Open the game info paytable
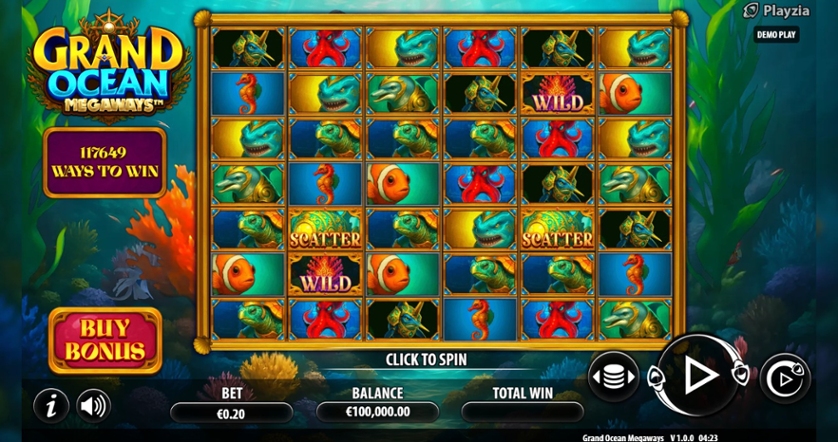 (49, 405)
